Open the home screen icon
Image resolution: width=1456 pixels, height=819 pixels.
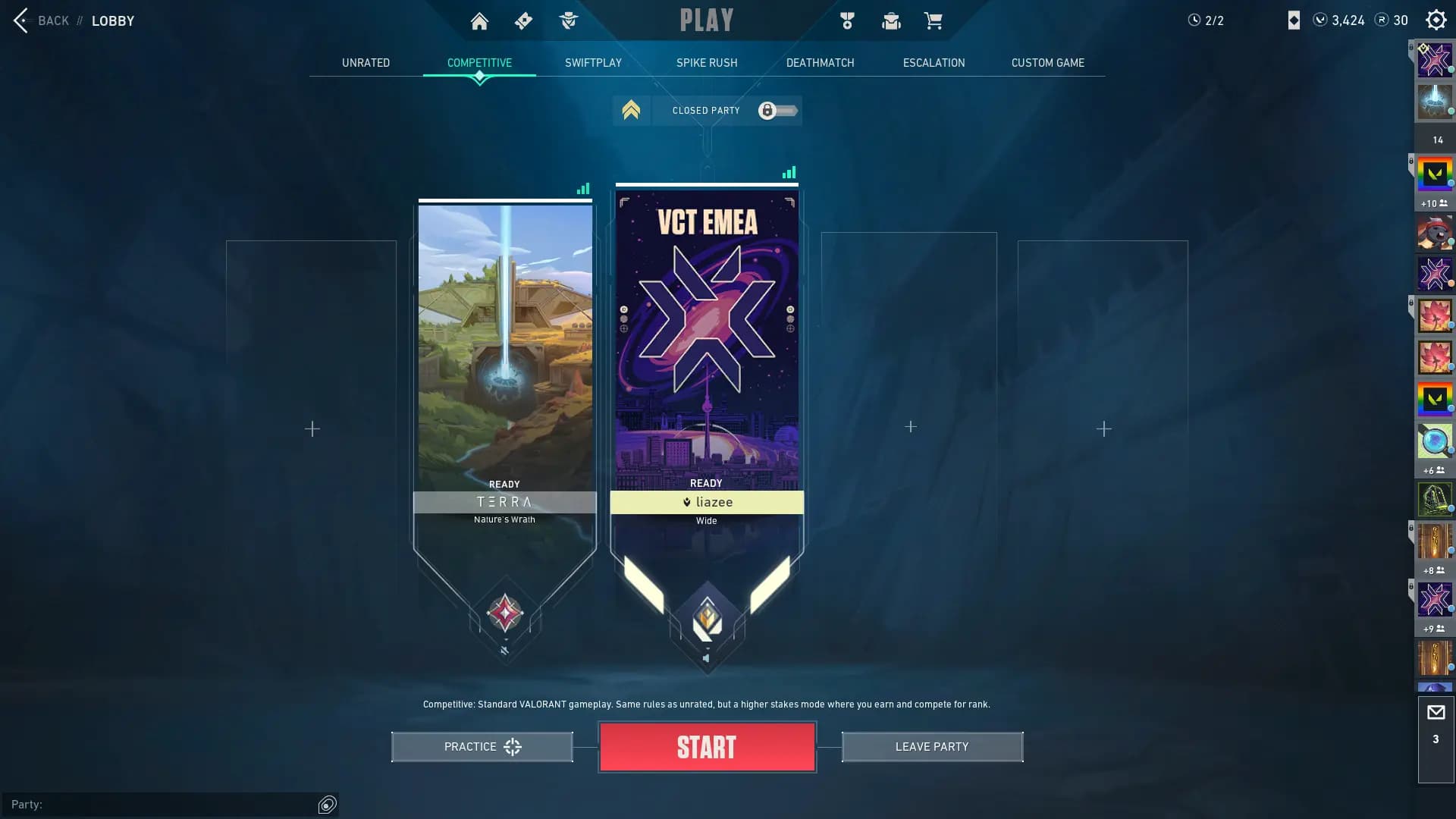pyautogui.click(x=479, y=21)
